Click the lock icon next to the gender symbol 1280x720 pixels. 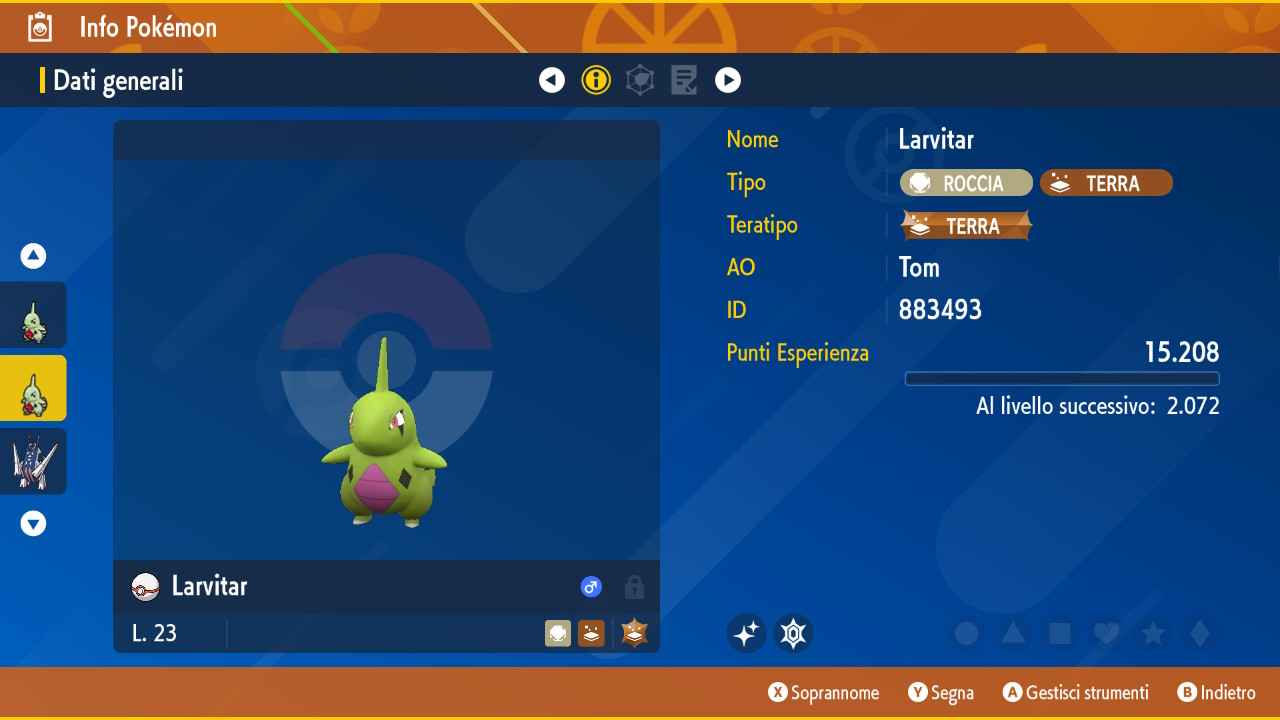click(x=634, y=588)
